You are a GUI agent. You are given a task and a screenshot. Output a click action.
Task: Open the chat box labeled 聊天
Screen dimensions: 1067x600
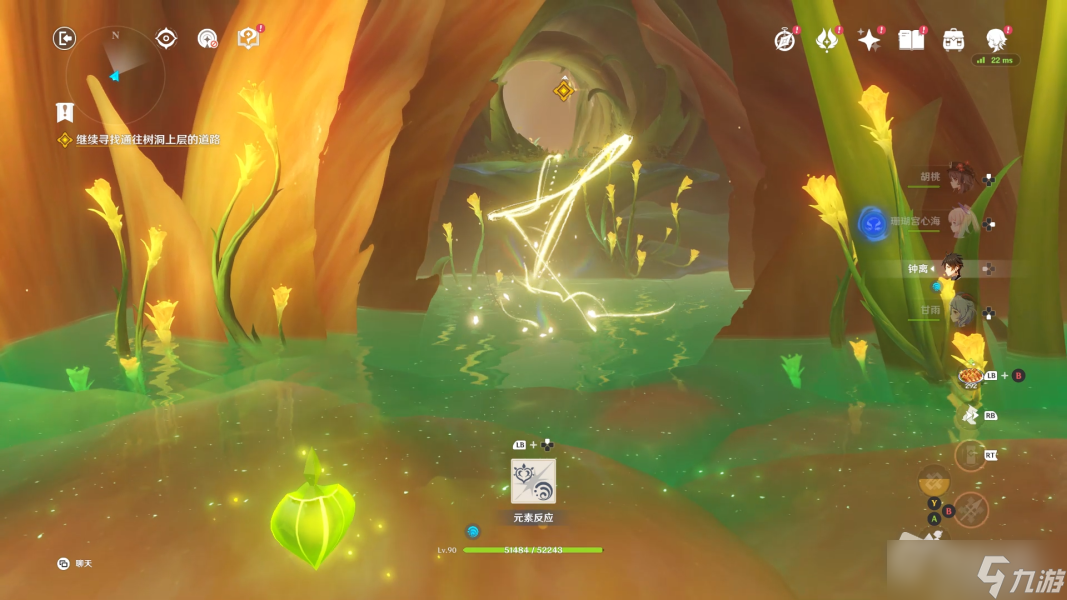coord(77,563)
